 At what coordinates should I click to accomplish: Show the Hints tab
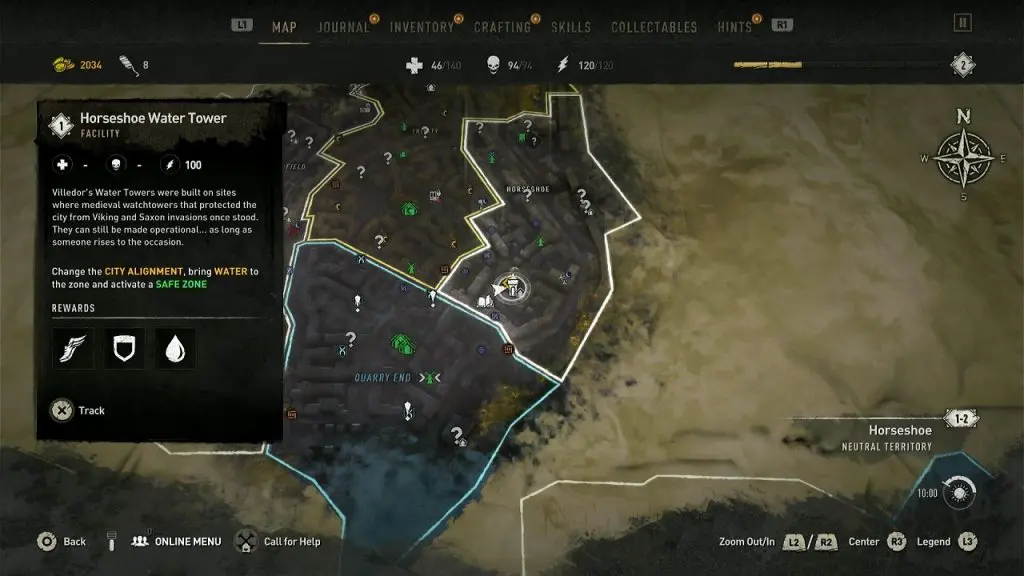(x=735, y=27)
